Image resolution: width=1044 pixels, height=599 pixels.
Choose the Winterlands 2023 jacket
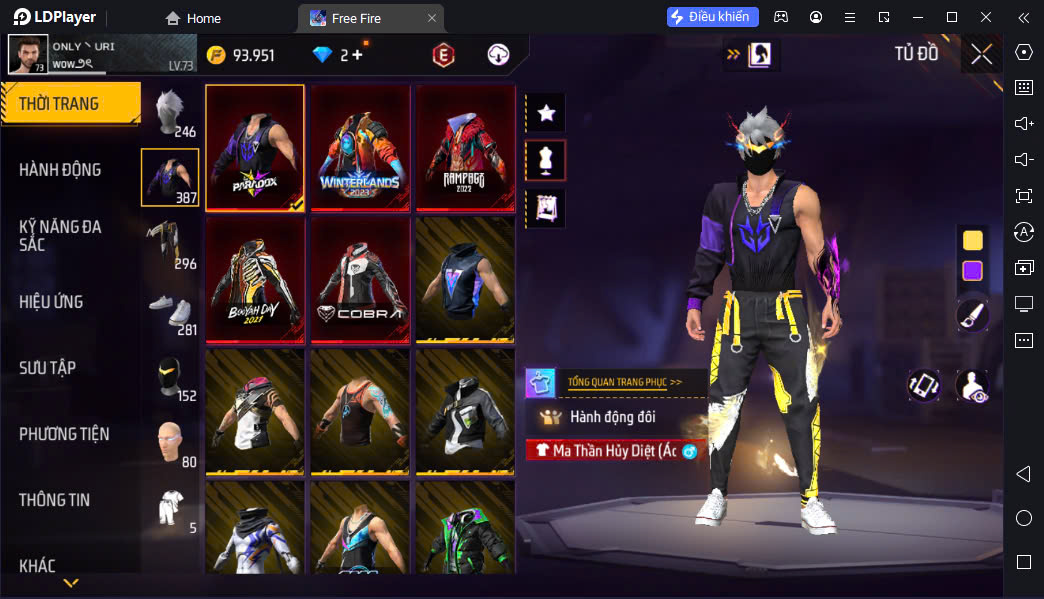pos(360,147)
